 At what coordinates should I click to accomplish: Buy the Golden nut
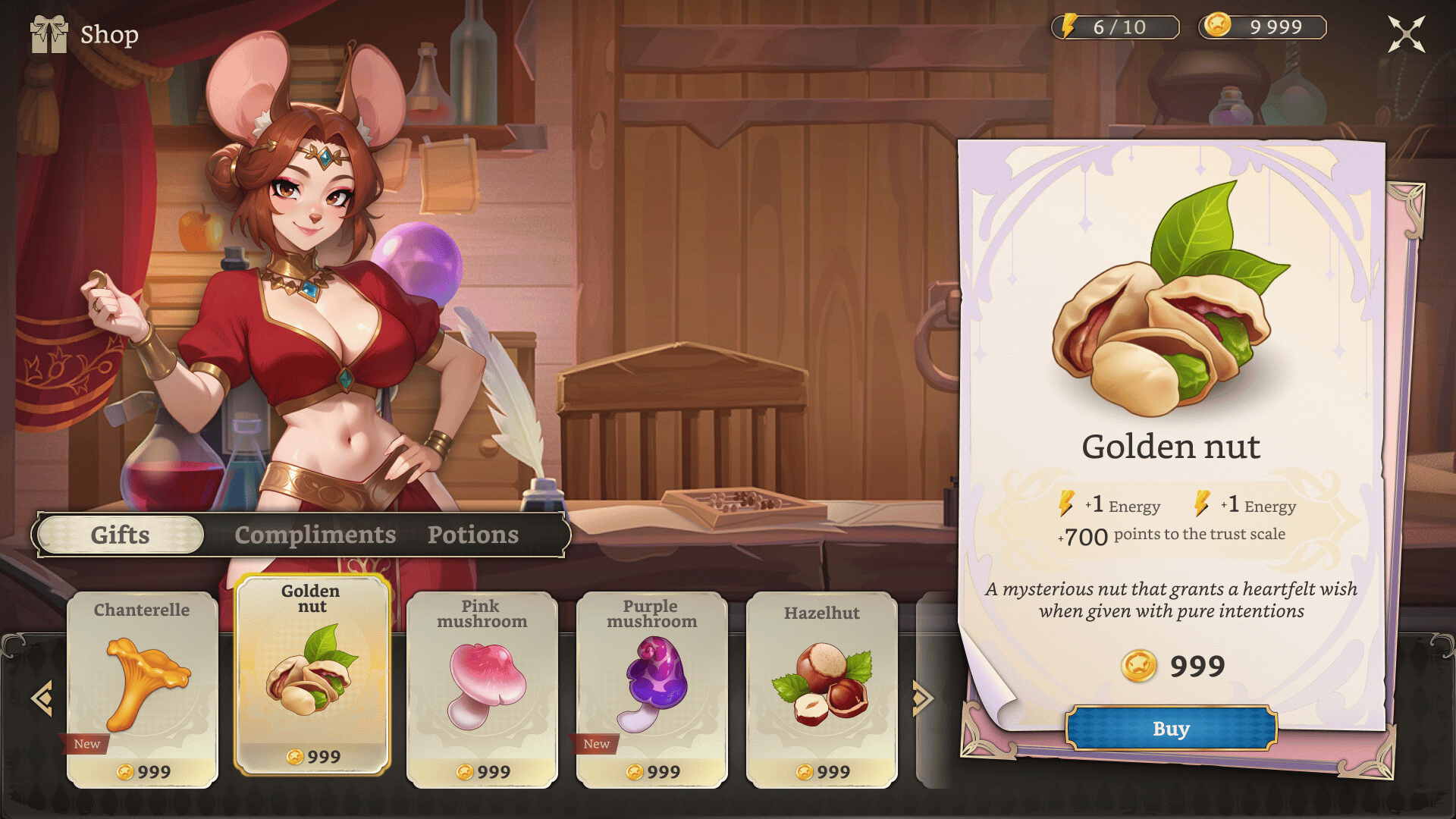(1171, 729)
